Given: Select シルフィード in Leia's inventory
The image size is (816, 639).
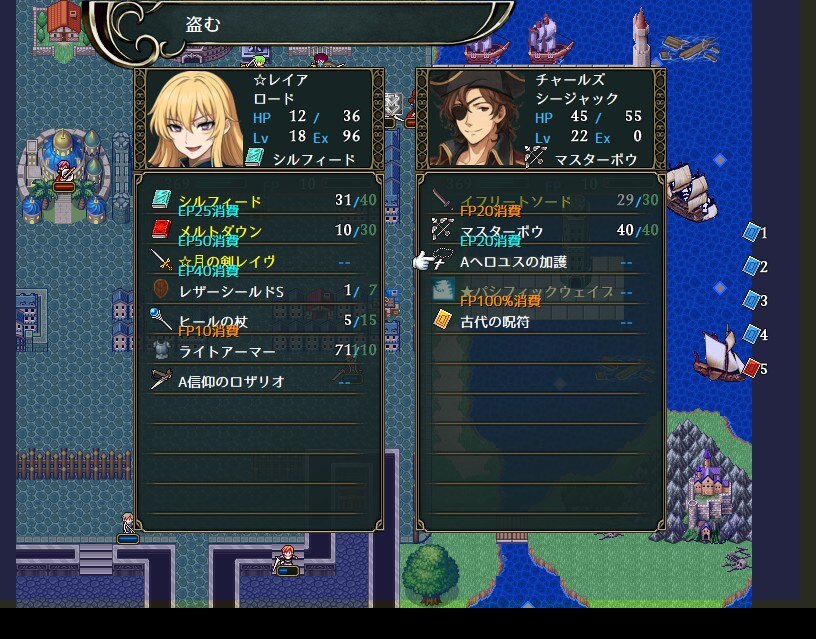Looking at the screenshot, I should tap(220, 201).
